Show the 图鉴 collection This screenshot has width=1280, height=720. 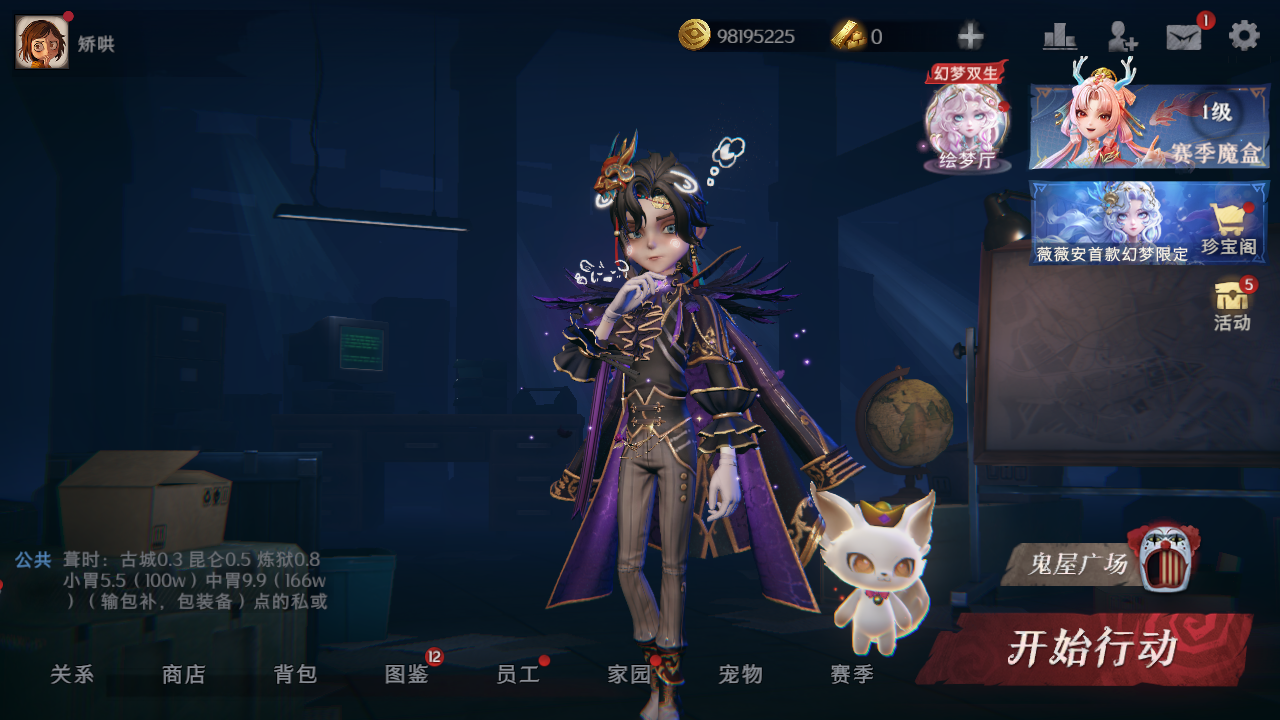407,675
